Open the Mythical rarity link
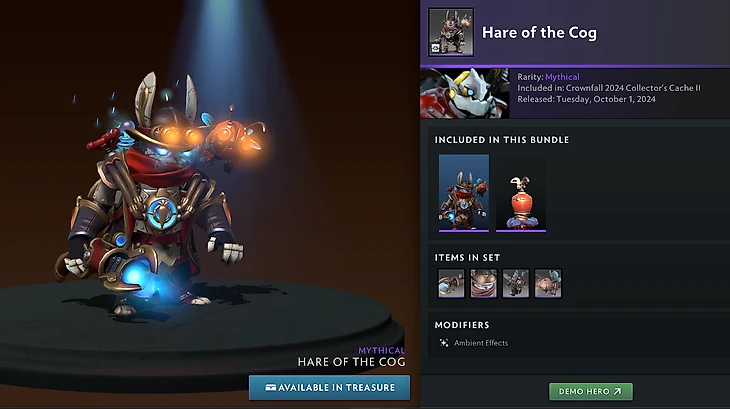 coord(561,77)
